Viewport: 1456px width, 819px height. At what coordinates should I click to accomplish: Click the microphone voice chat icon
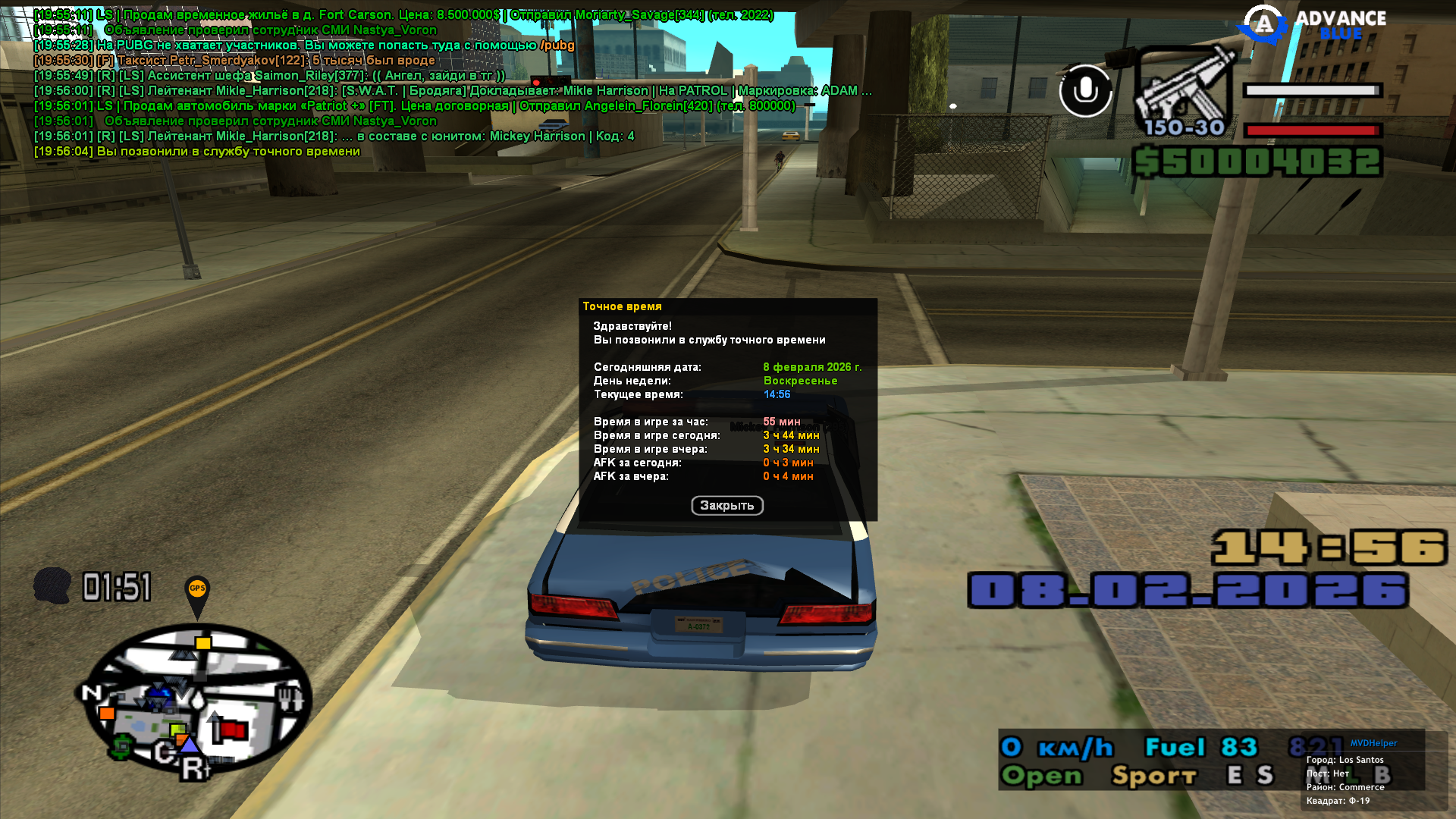click(1085, 91)
